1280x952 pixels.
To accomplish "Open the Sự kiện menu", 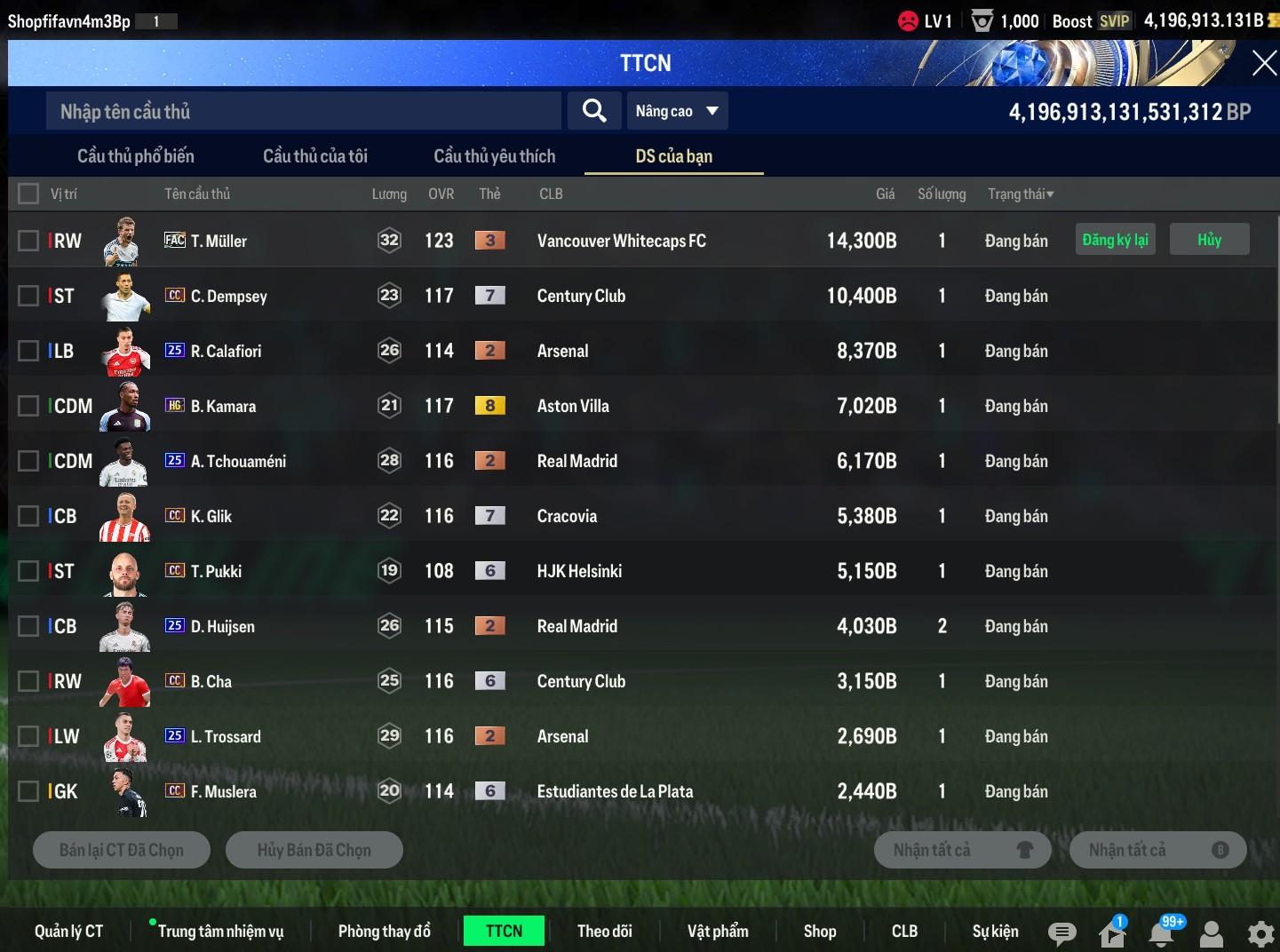I will coord(995,931).
